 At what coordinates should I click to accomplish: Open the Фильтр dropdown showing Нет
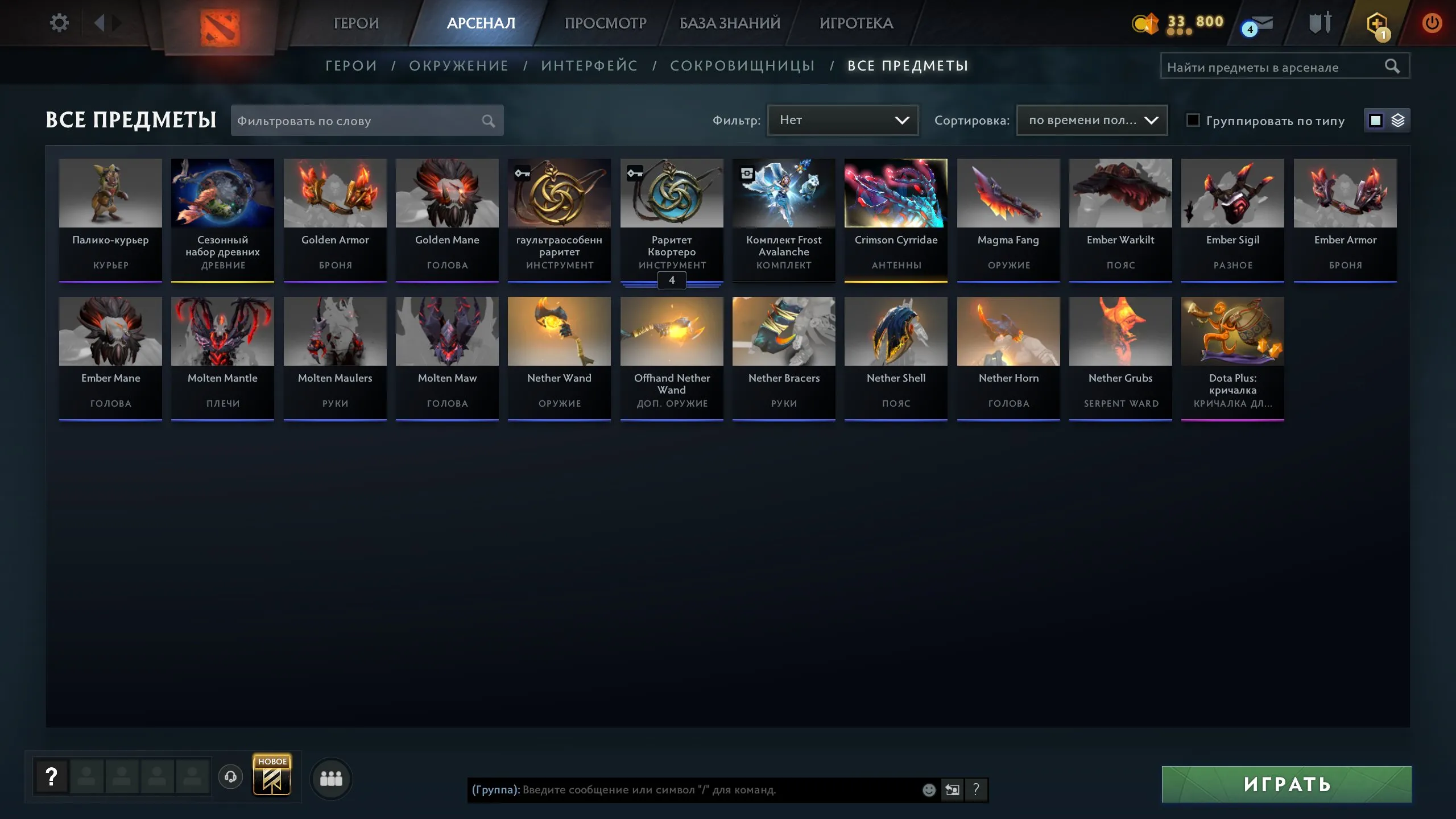tap(843, 120)
